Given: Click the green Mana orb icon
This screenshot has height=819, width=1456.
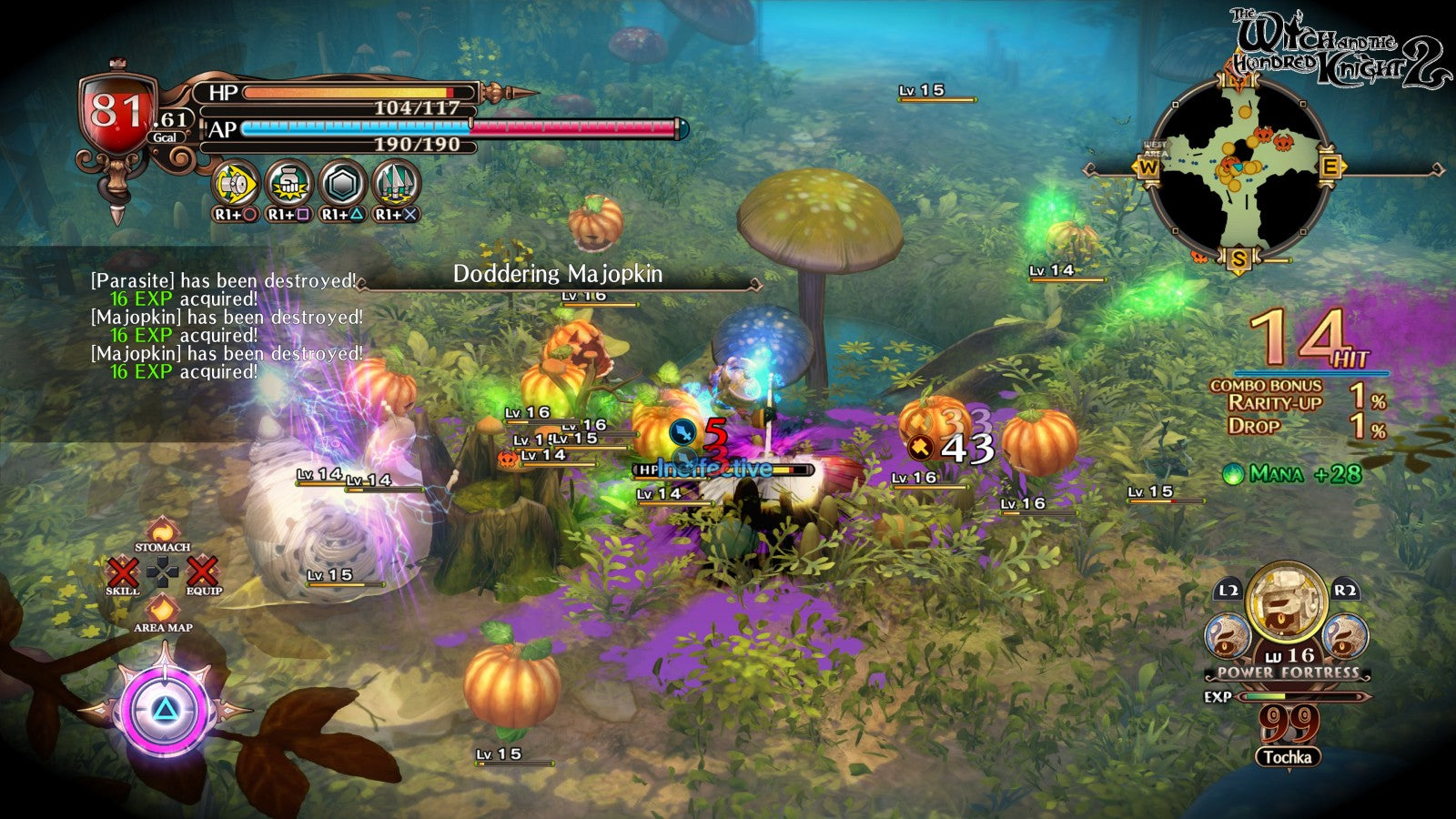Looking at the screenshot, I should coord(1236,473).
